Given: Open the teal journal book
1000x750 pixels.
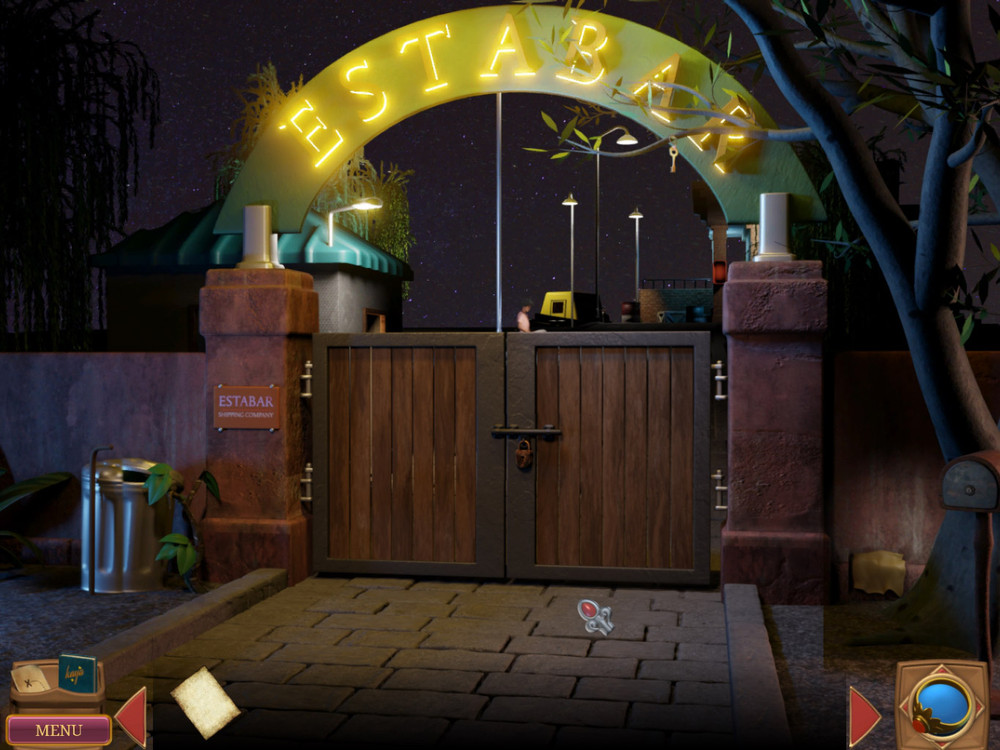Looking at the screenshot, I should click(x=77, y=673).
